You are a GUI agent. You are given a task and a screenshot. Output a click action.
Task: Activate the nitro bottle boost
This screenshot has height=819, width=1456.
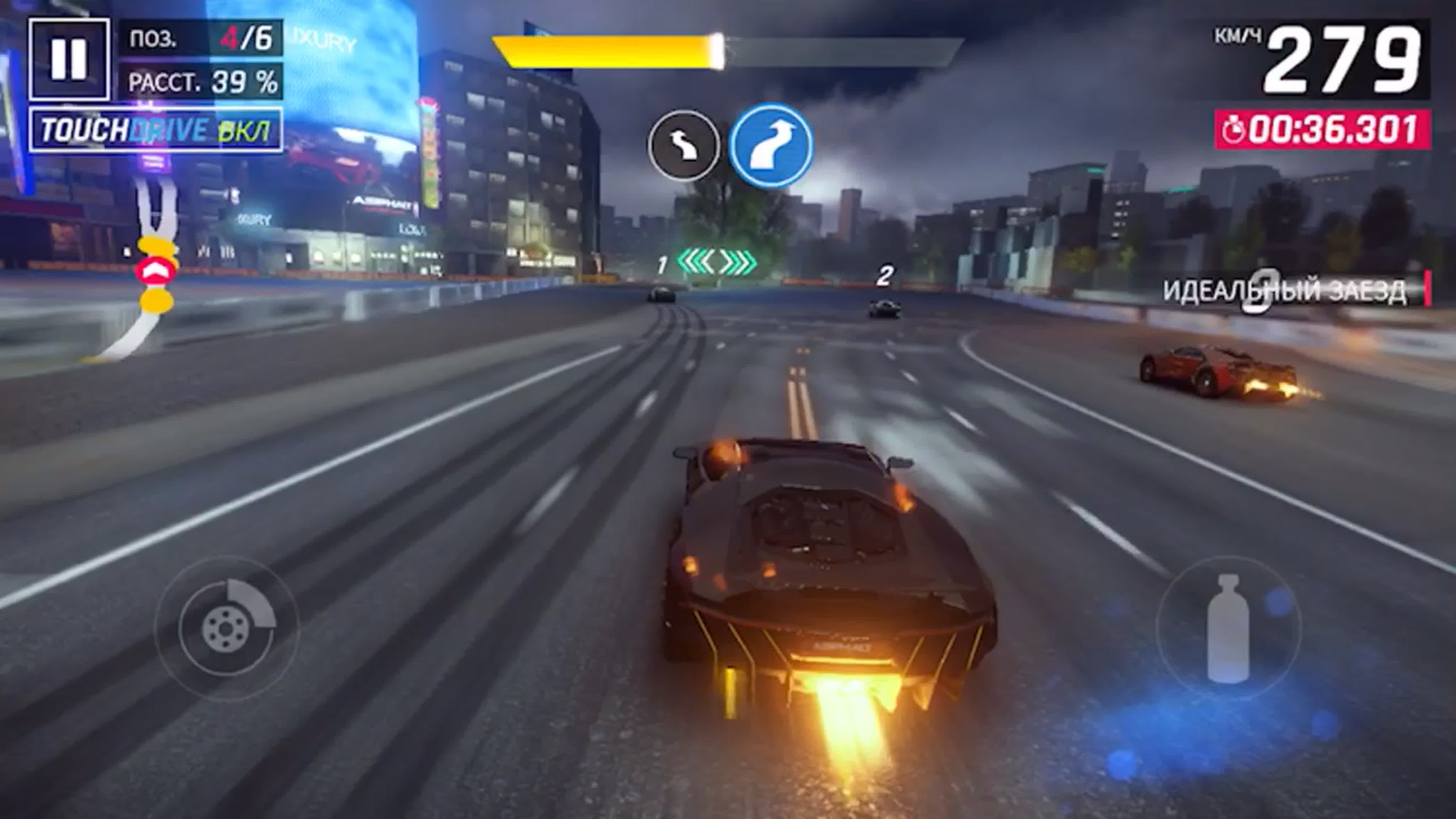coord(1228,628)
